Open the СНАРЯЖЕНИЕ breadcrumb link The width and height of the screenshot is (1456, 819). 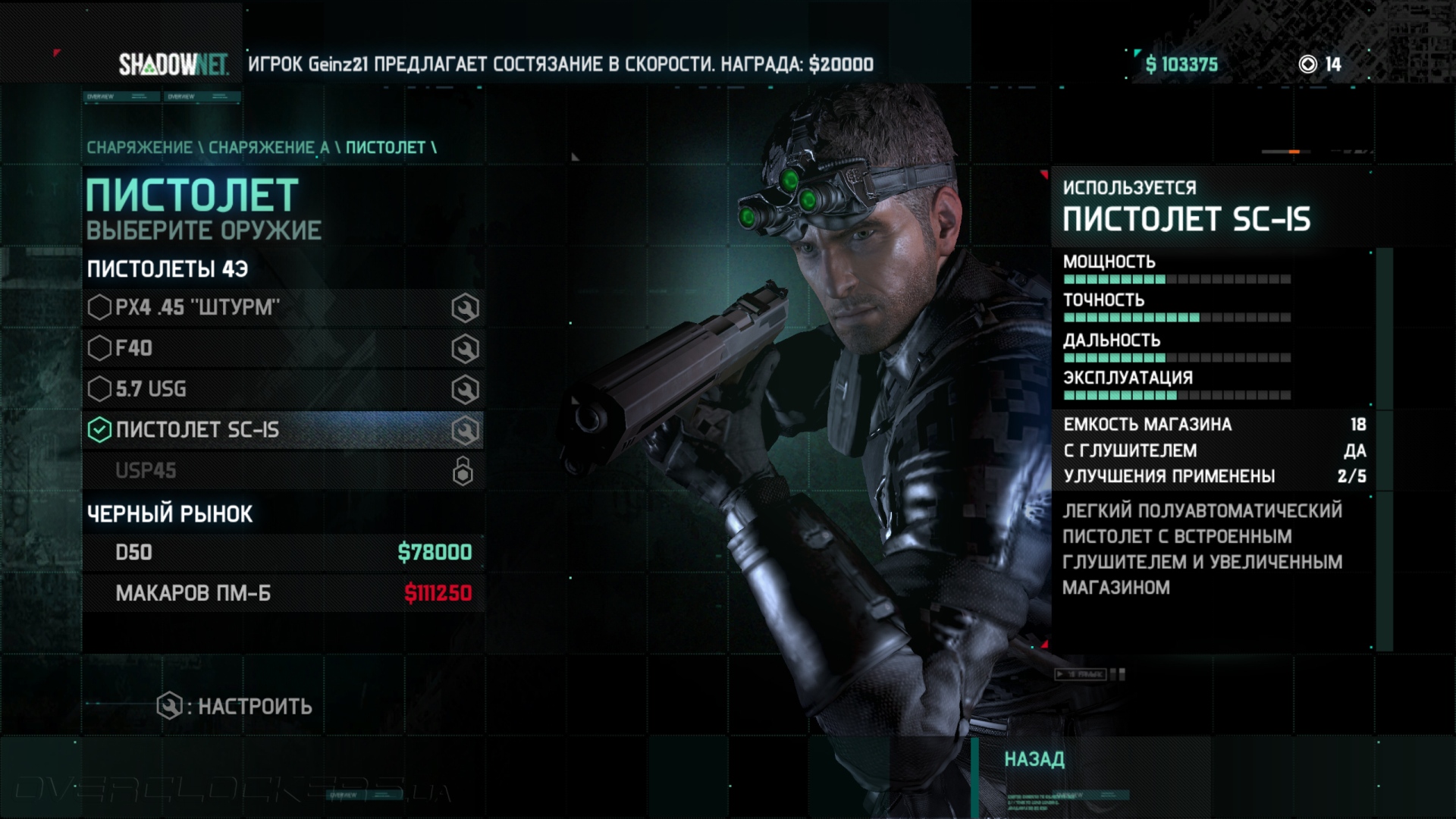[140, 148]
